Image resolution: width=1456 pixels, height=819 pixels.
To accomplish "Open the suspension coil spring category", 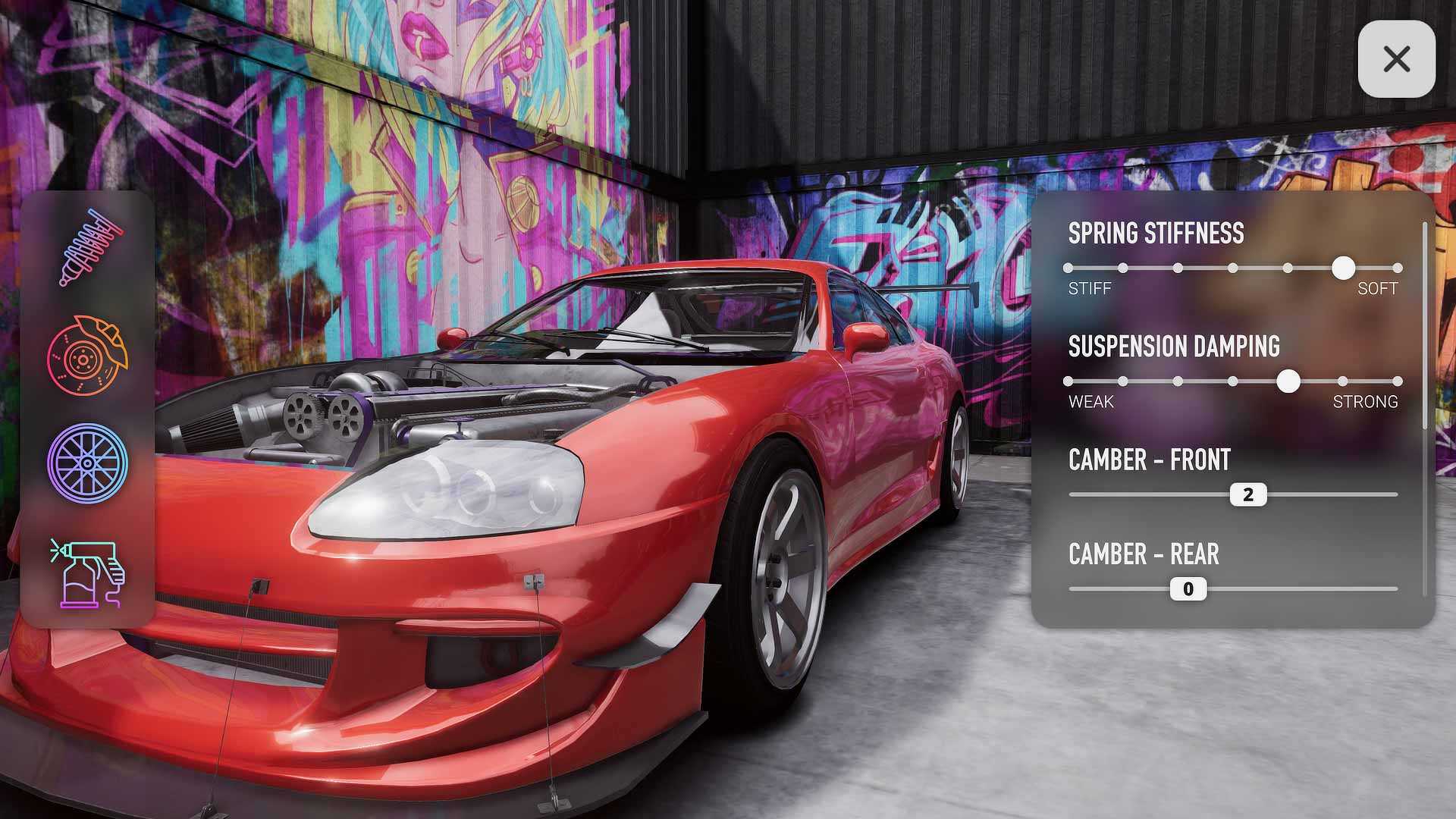I will click(89, 247).
